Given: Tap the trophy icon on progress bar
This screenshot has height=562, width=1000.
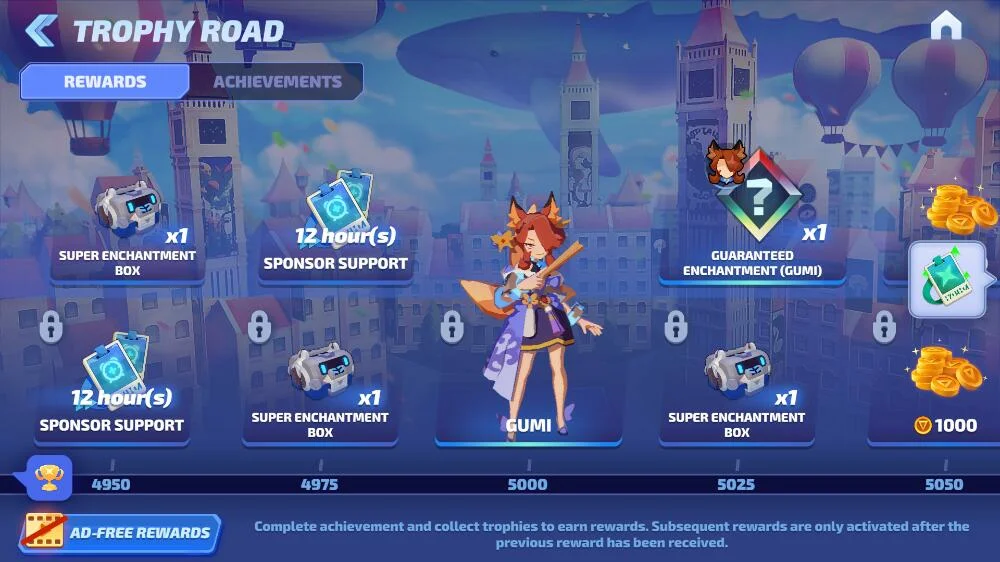Looking at the screenshot, I should tap(48, 478).
